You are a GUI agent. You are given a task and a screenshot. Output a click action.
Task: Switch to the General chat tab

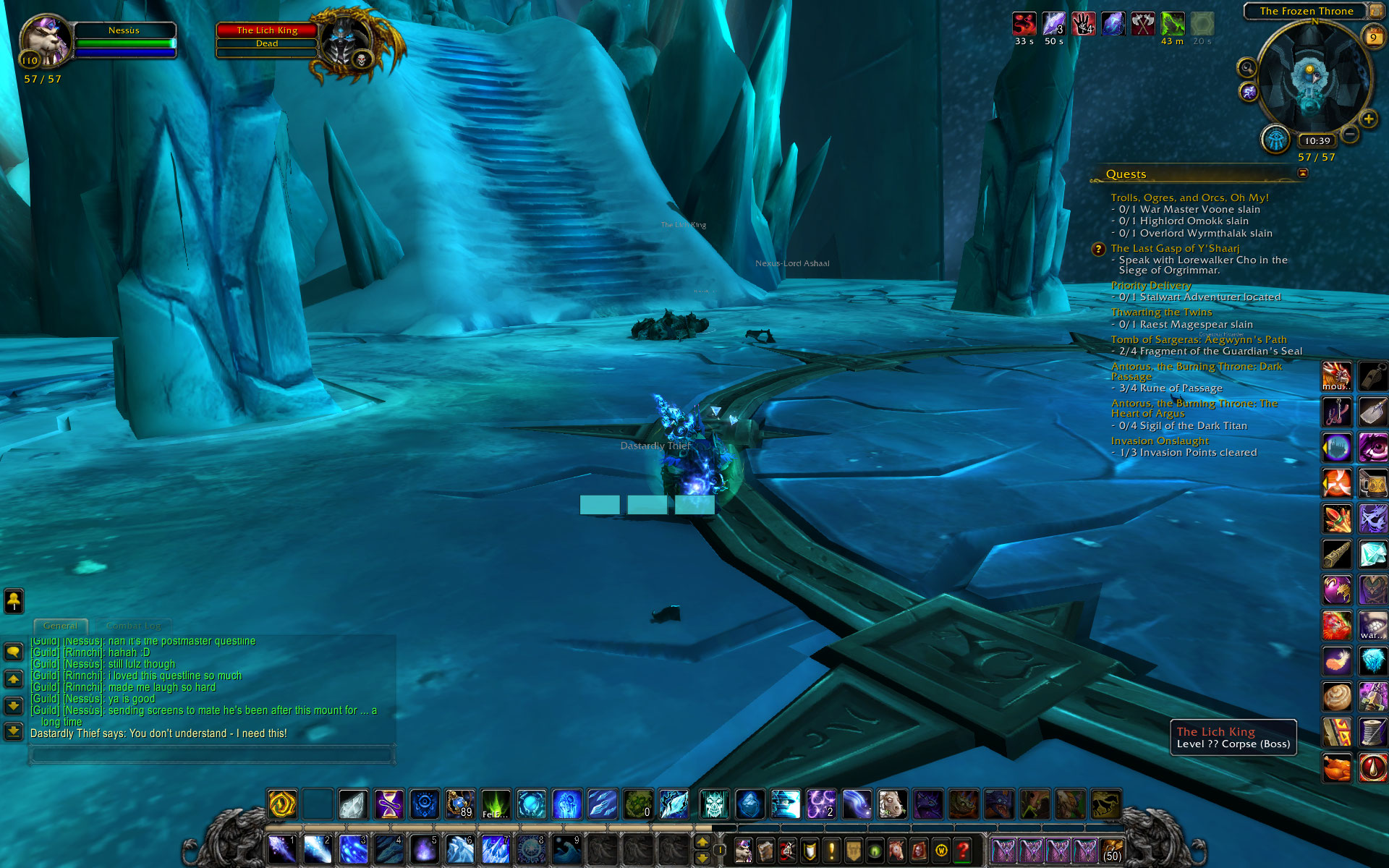60,626
